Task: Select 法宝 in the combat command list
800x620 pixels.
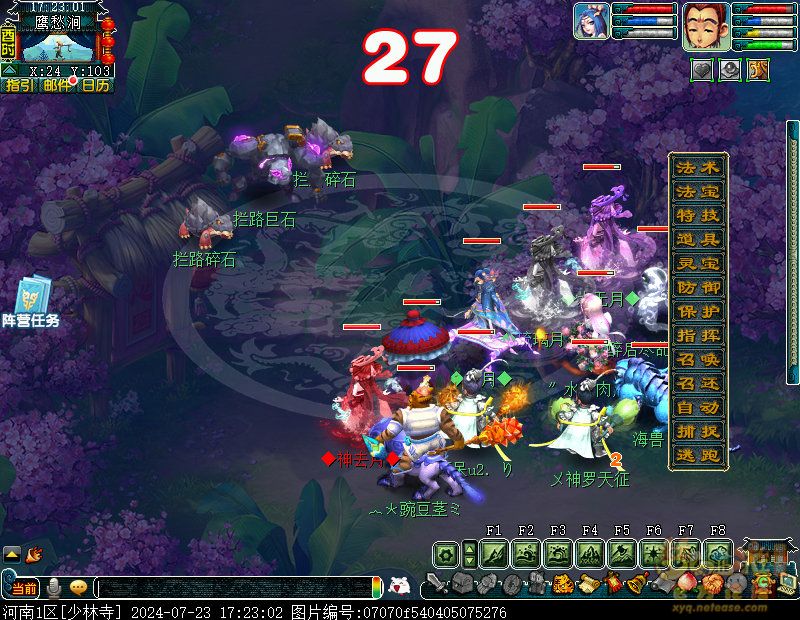Action: (x=698, y=191)
